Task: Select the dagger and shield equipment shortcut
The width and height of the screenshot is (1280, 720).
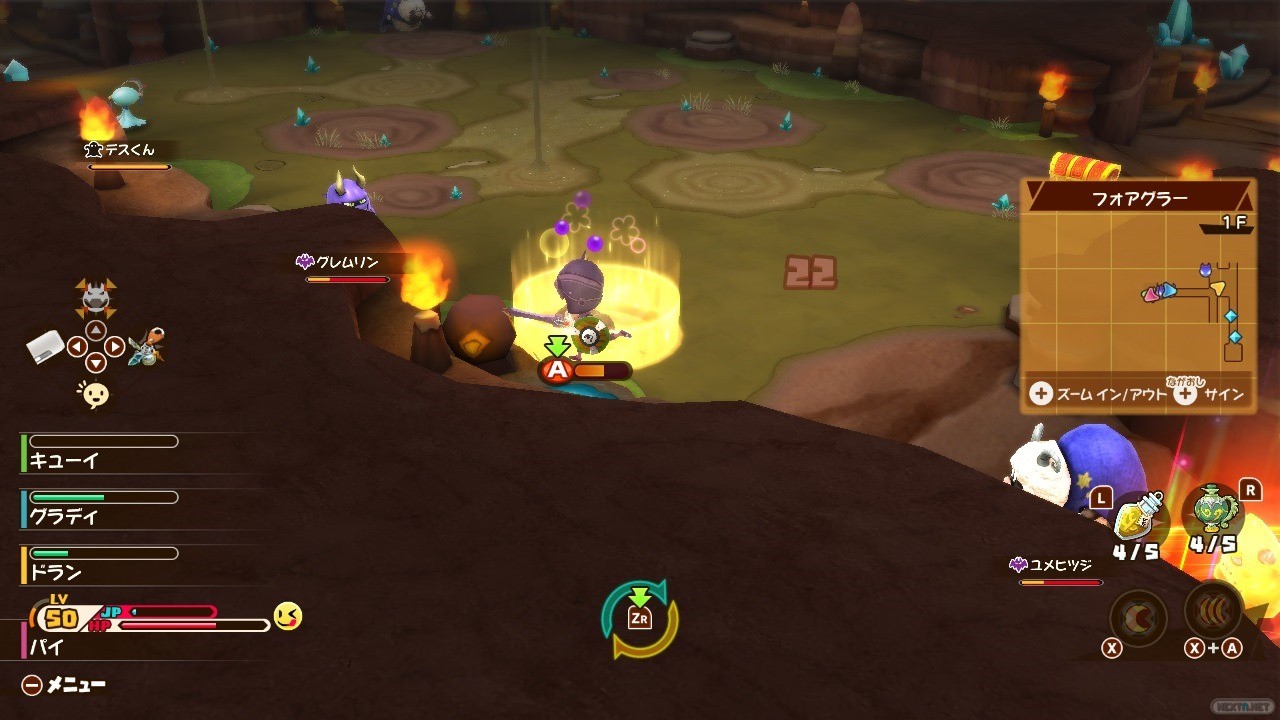Action: (147, 346)
